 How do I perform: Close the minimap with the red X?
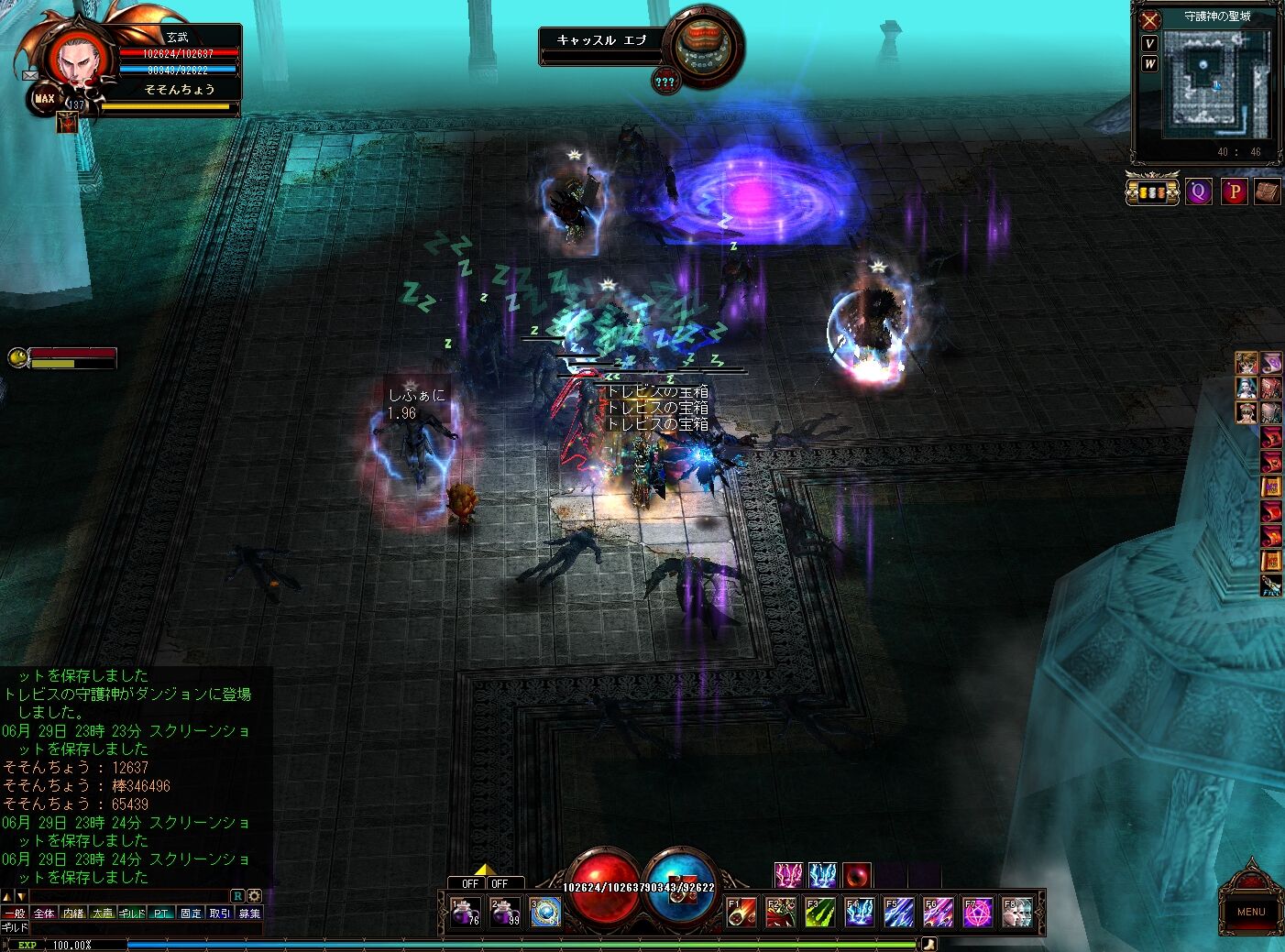(x=1150, y=19)
